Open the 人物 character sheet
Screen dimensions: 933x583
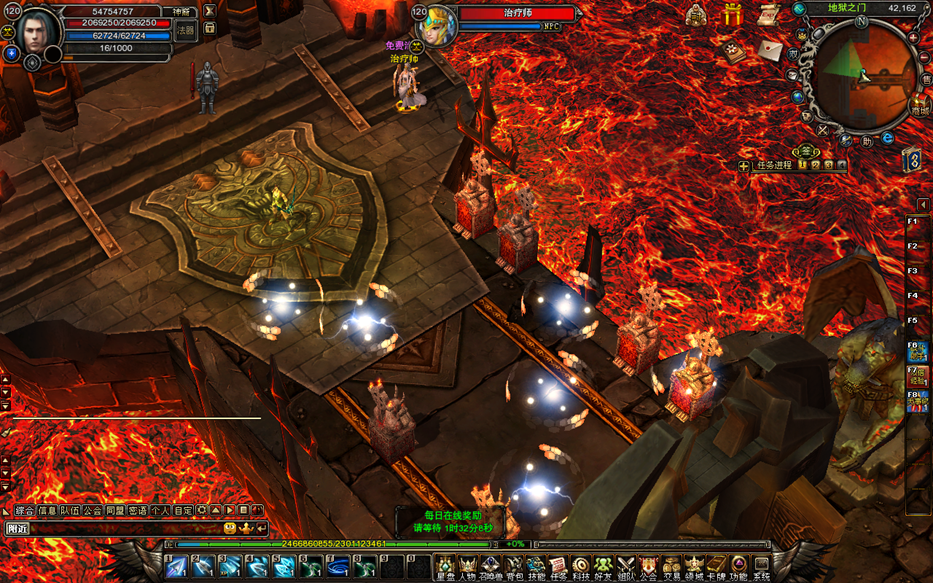[468, 568]
